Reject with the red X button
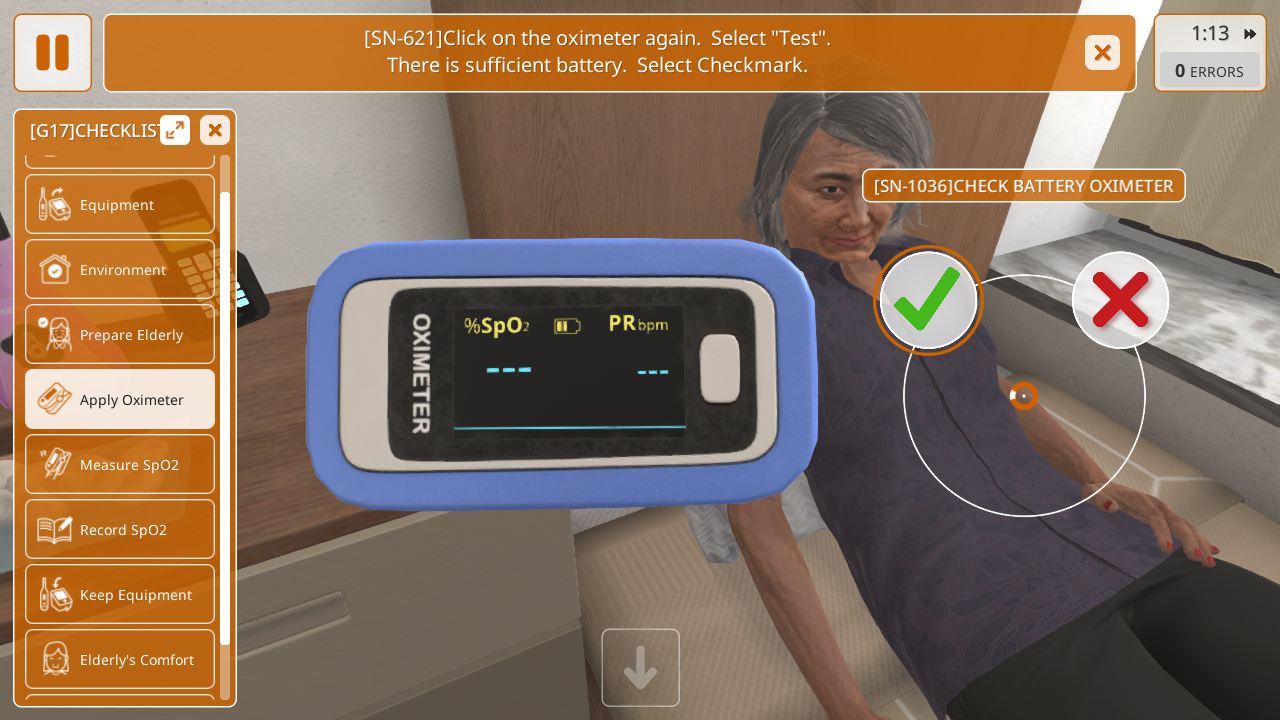 pyautogui.click(x=1120, y=300)
